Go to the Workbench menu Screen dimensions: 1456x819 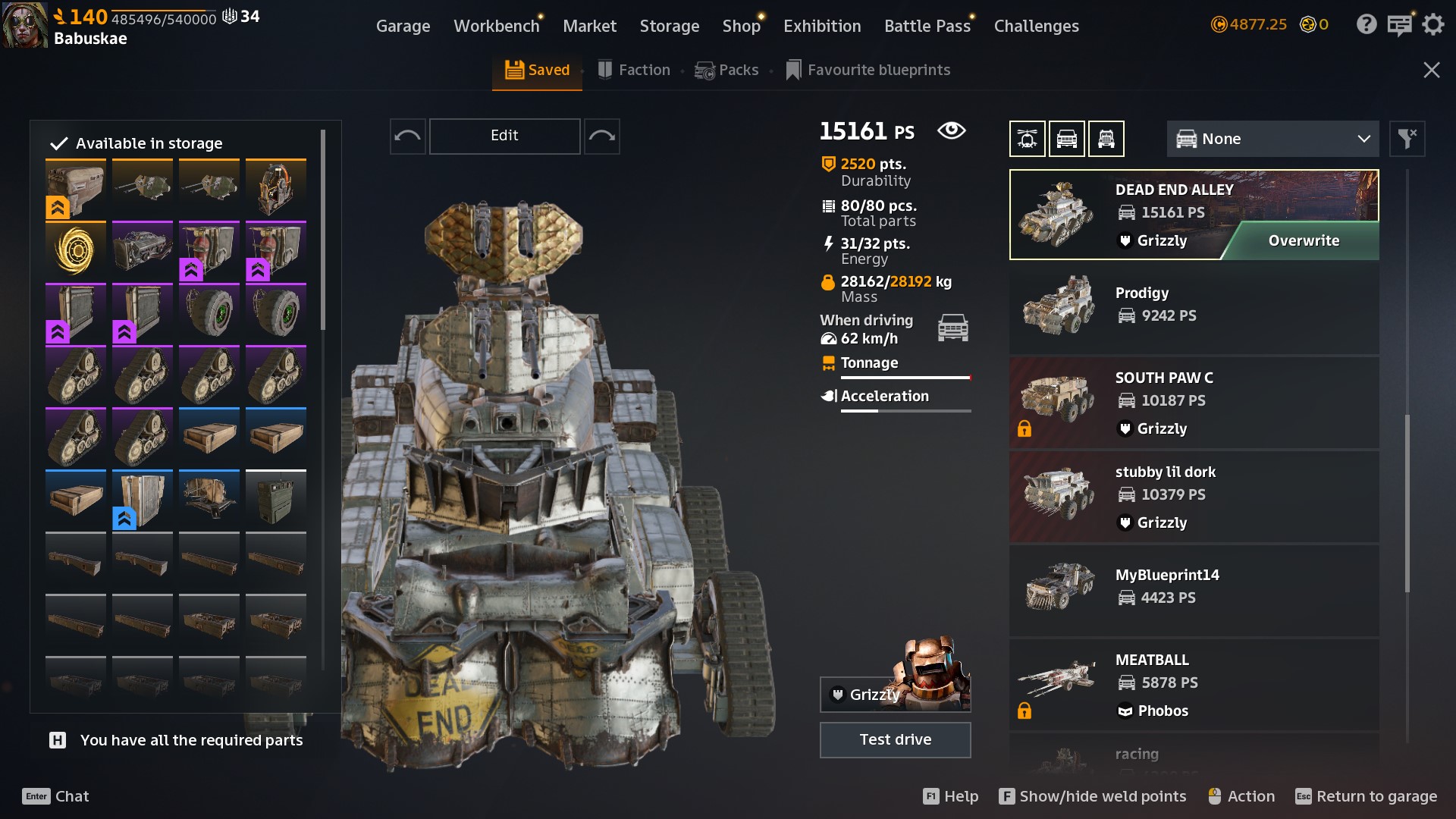click(x=496, y=26)
